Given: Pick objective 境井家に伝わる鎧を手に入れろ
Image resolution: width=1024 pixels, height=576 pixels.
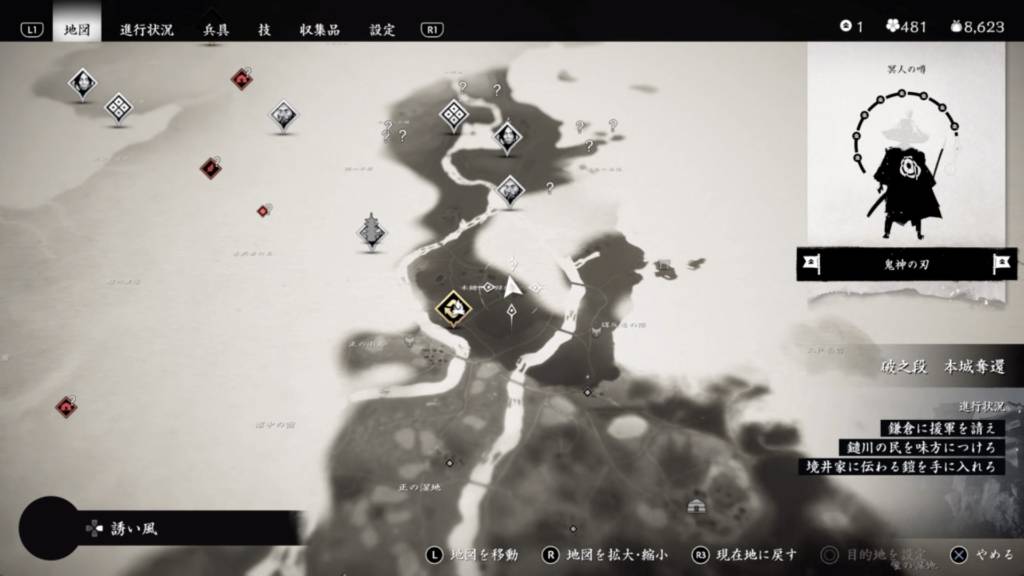Looking at the screenshot, I should click(x=902, y=466).
